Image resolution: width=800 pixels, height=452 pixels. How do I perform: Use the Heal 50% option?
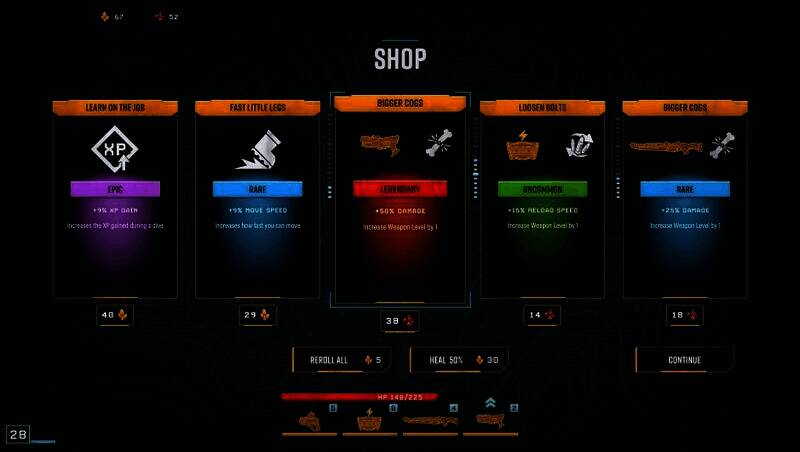click(x=459, y=360)
